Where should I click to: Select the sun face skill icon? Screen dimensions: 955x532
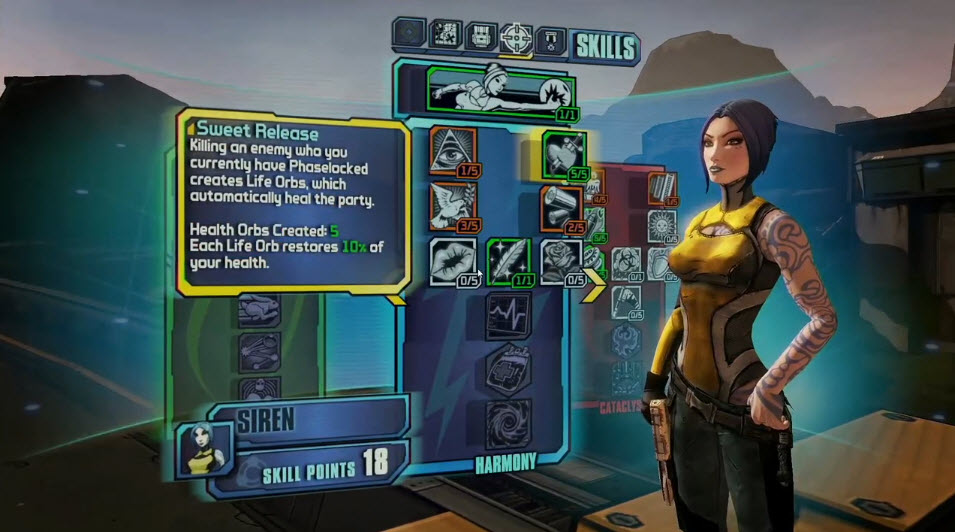[x=663, y=224]
